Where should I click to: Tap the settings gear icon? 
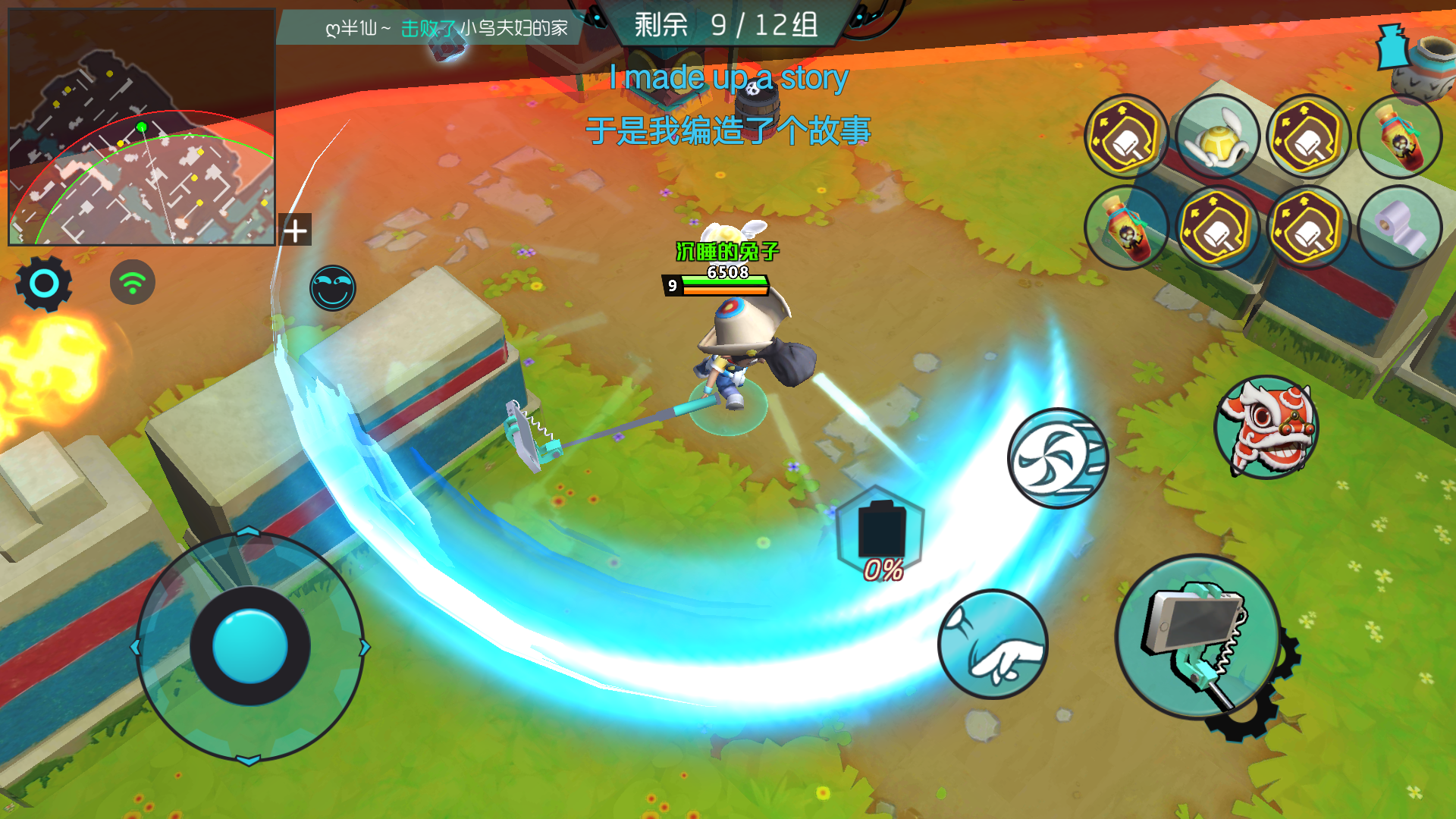pyautogui.click(x=43, y=283)
